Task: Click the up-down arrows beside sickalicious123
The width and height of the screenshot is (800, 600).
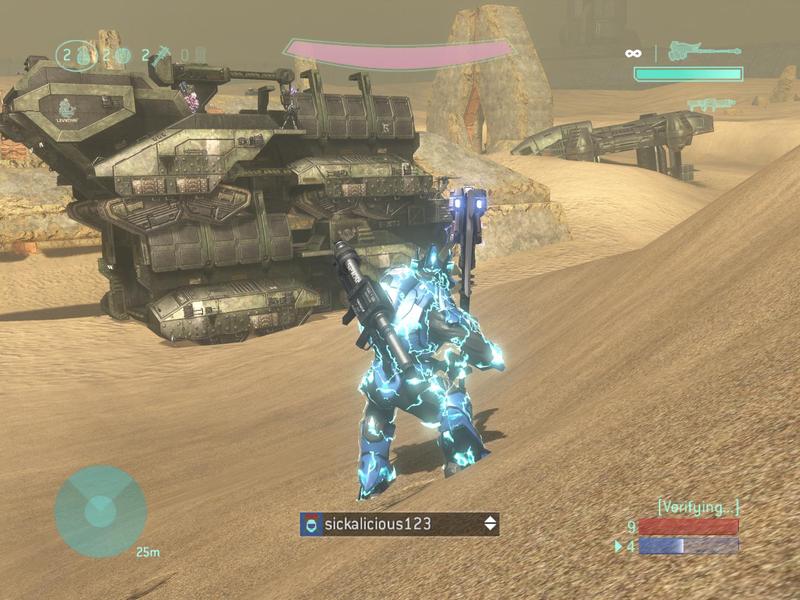Action: [489, 524]
